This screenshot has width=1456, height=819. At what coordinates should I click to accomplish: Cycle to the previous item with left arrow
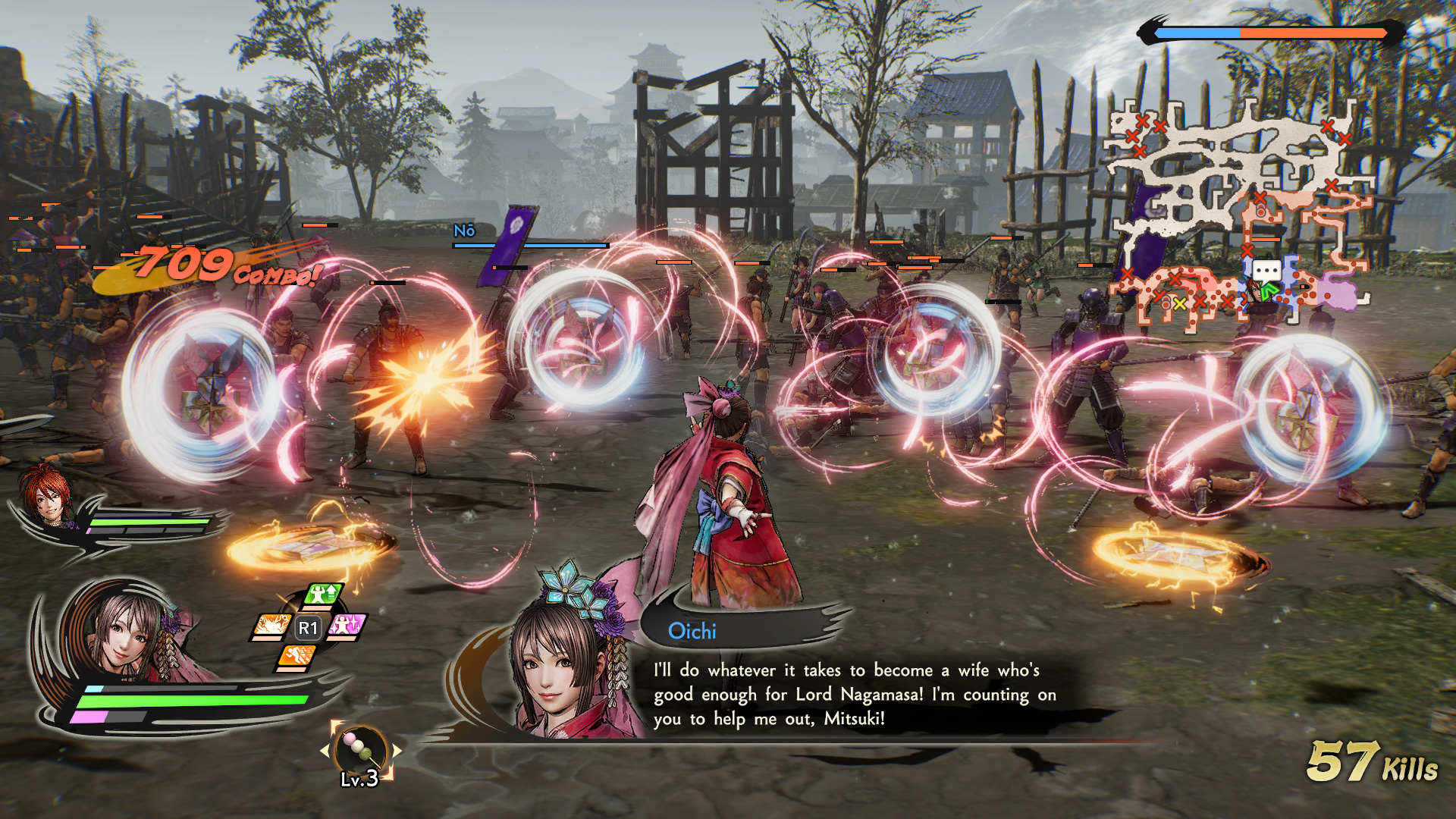325,751
